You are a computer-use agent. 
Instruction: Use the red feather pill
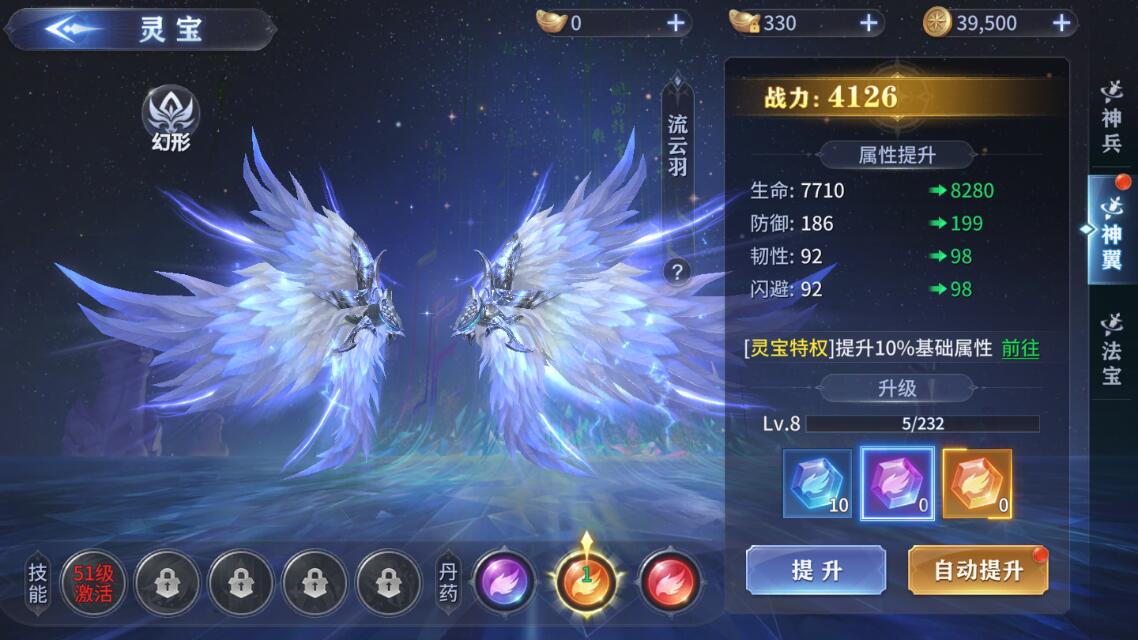[669, 581]
